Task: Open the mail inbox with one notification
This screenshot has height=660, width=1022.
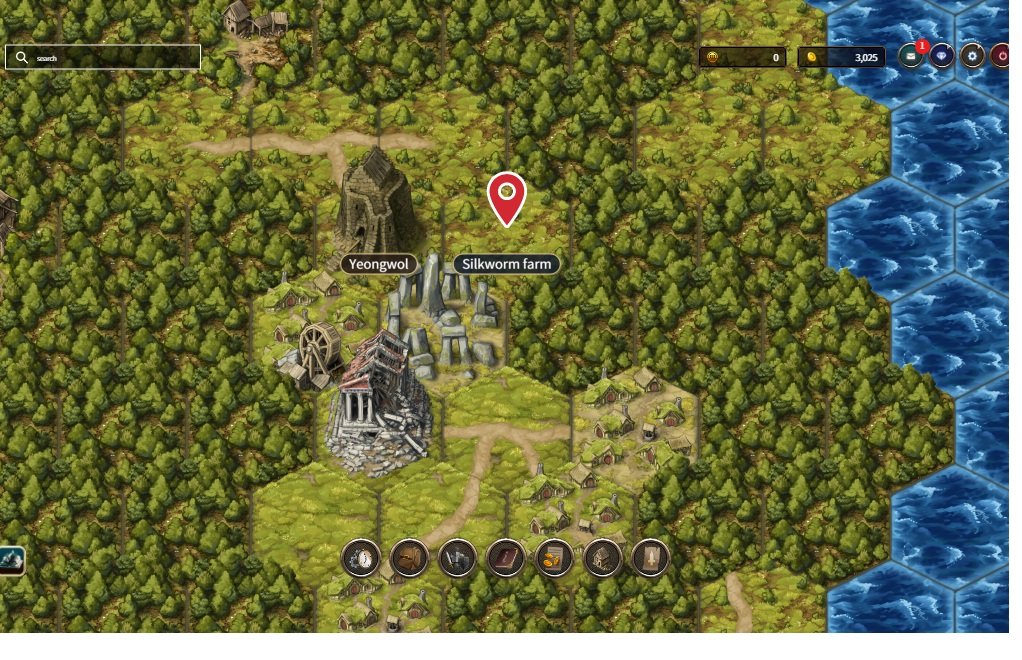Action: click(911, 57)
